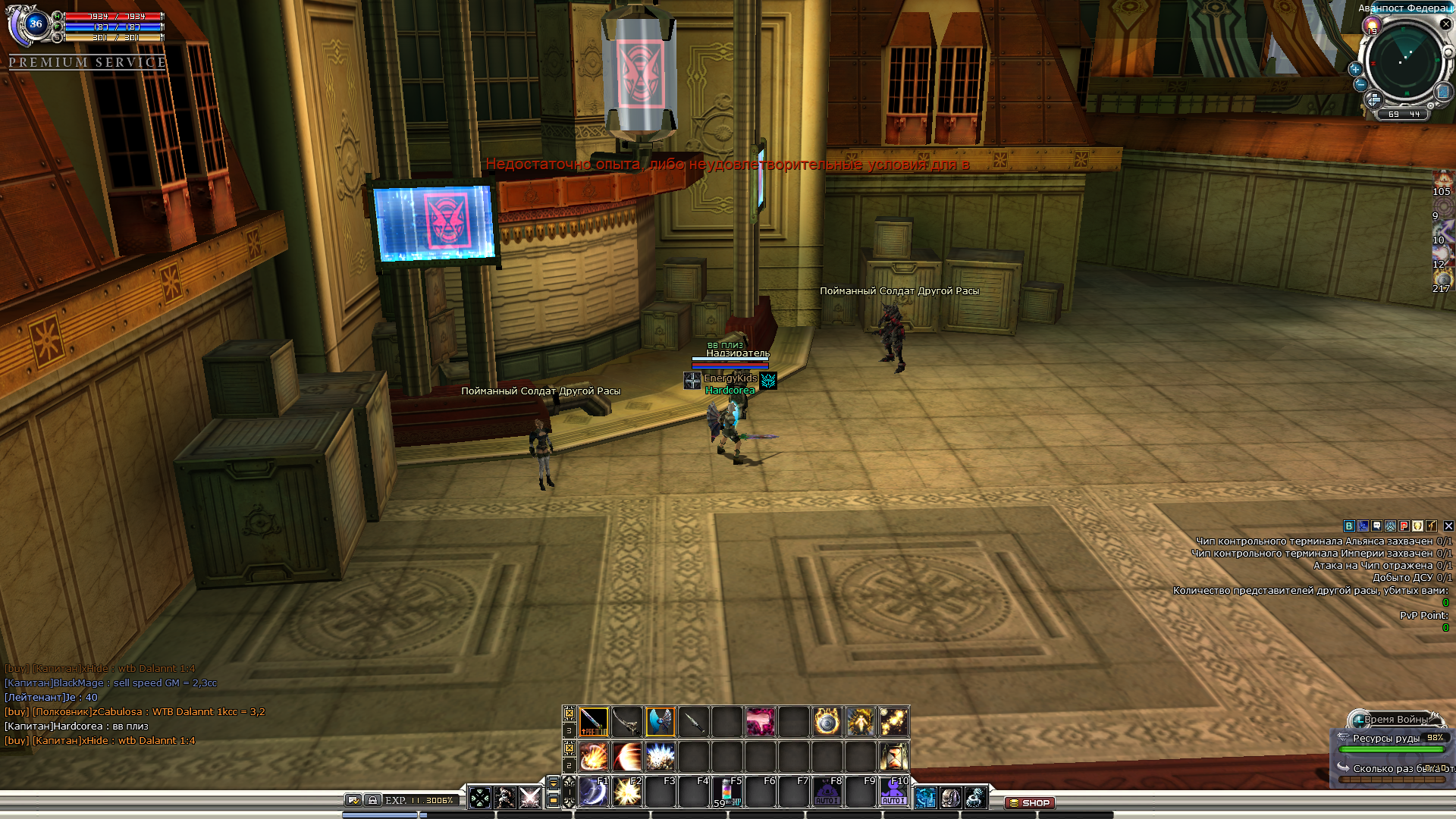Image resolution: width=1456 pixels, height=819 pixels.
Task: Zoom out the radar minimap
Action: click(1360, 84)
